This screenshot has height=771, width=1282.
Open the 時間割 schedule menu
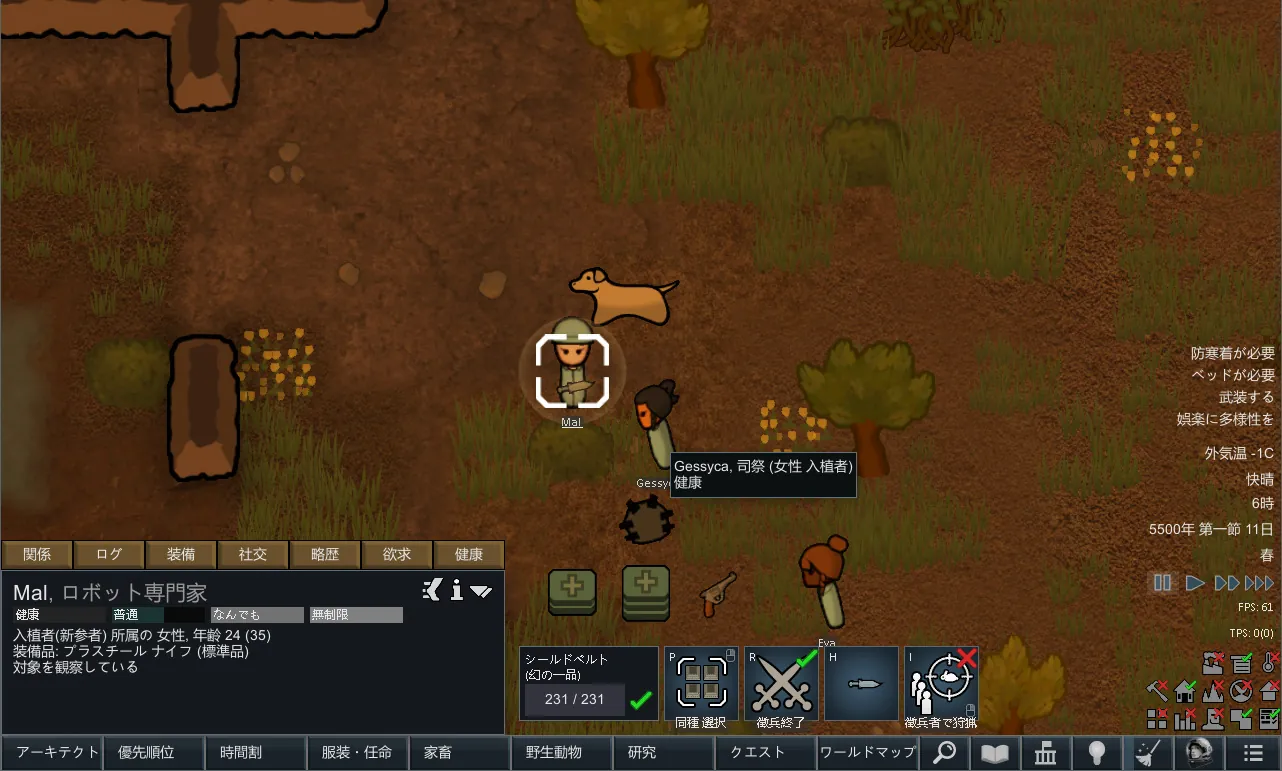pyautogui.click(x=254, y=752)
